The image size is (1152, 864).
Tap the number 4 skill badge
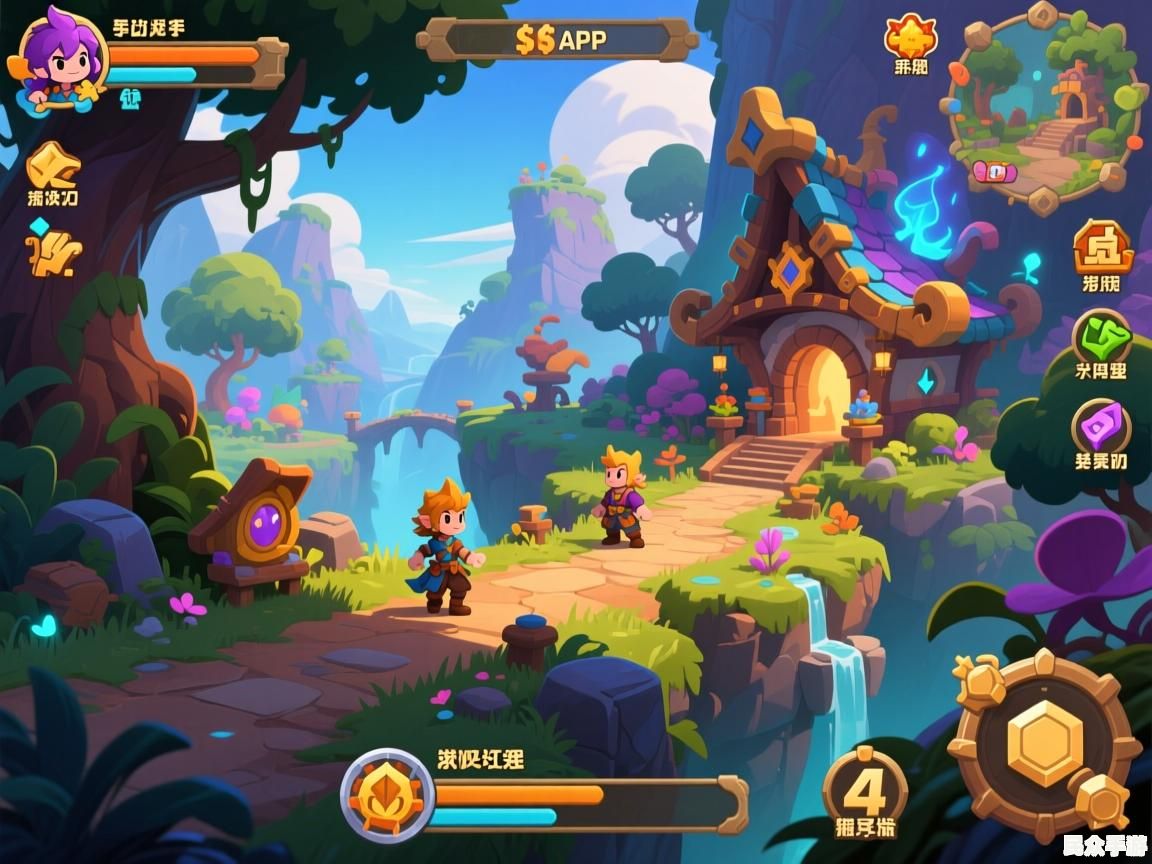pos(865,792)
